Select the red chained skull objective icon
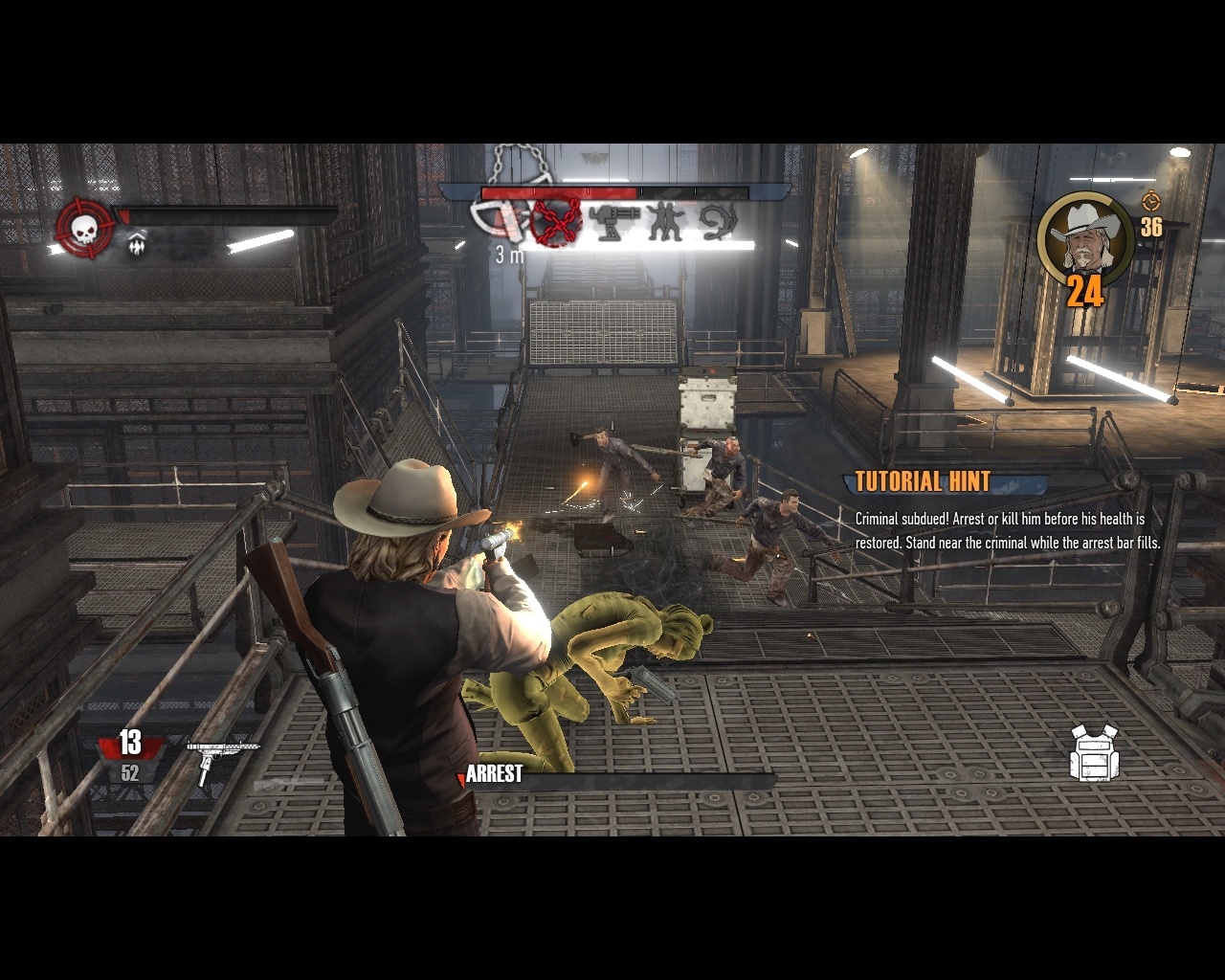 [x=555, y=222]
